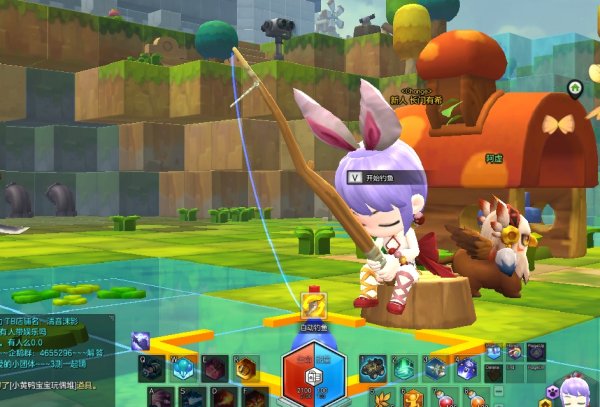Activate the Insert key quick slot
Screen dimensions: 600x407
point(493,351)
